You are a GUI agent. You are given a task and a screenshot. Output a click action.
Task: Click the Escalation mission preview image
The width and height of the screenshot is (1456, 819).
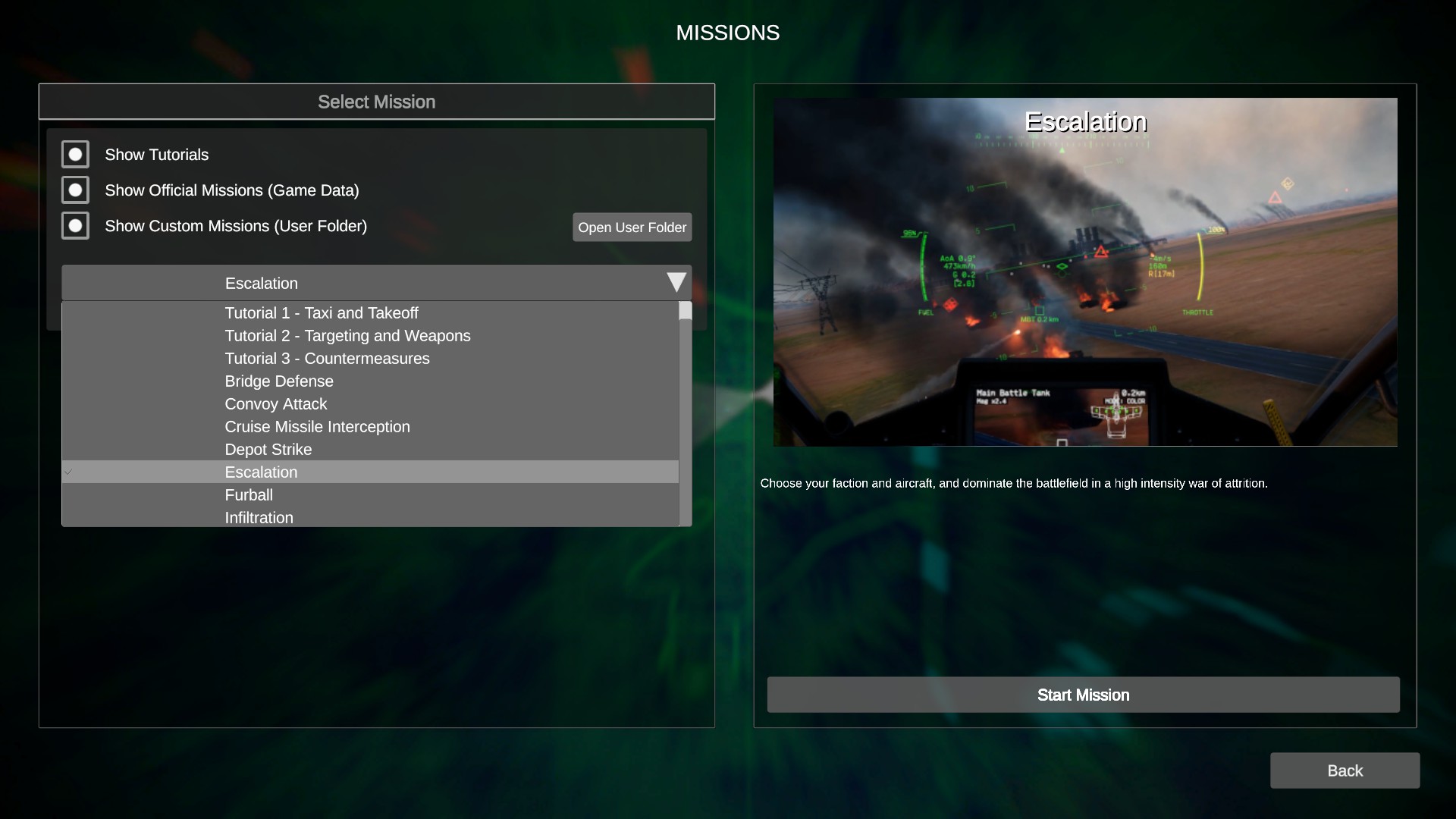[1084, 271]
